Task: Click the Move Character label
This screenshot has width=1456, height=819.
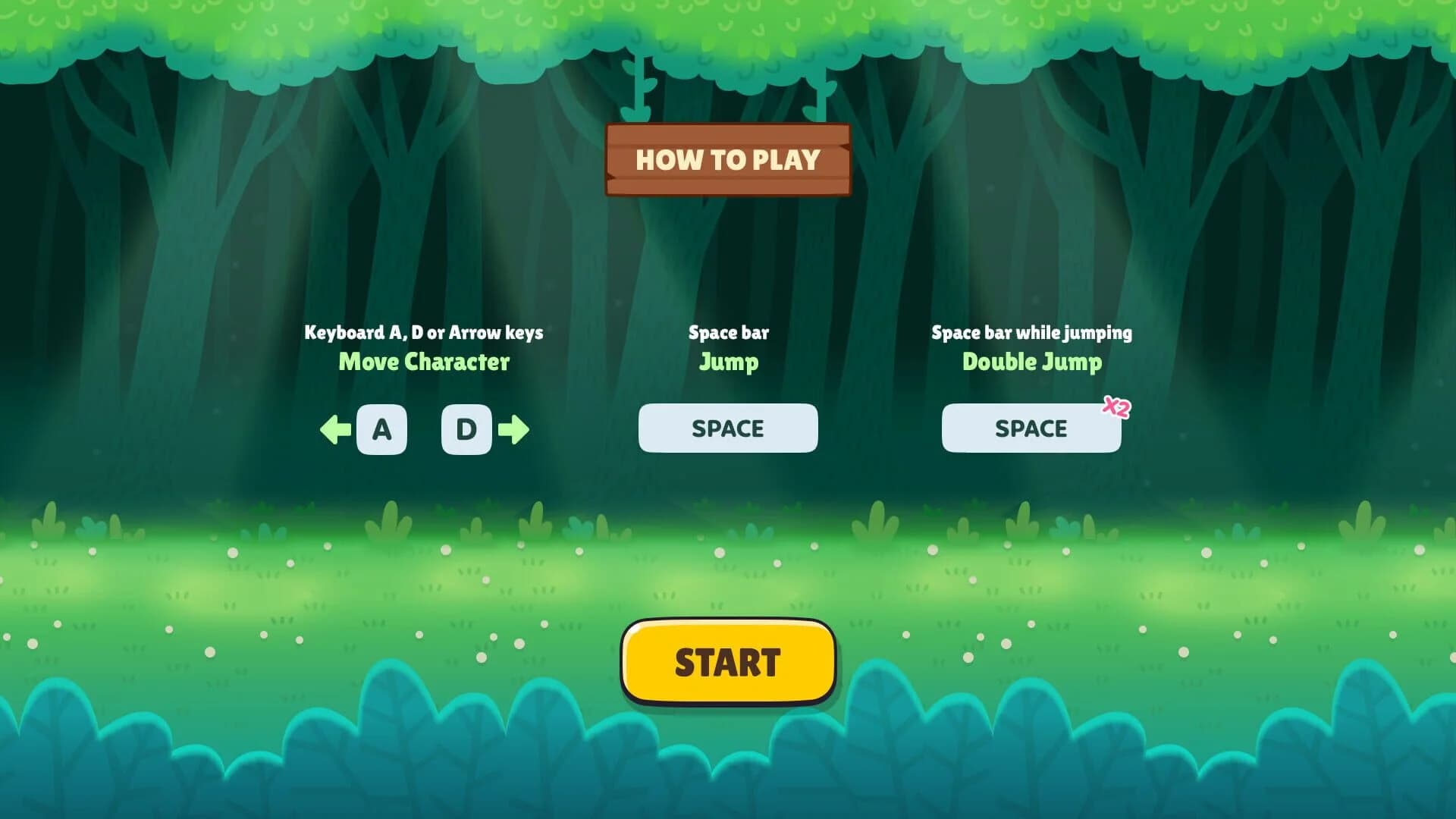Action: click(424, 362)
